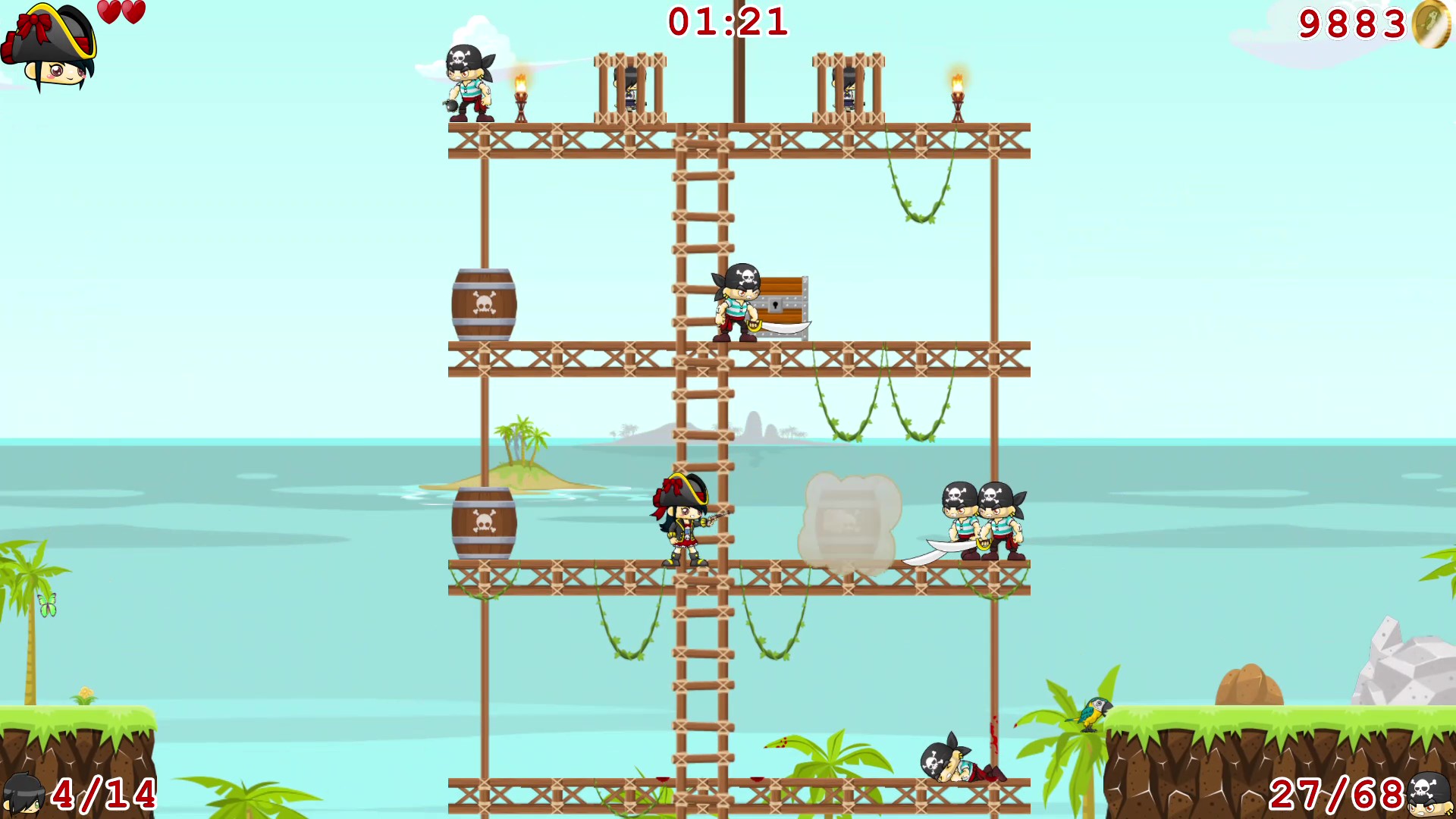This screenshot has height=819, width=1456.
Task: Click the skull barrel beside the heroine
Action: click(483, 523)
